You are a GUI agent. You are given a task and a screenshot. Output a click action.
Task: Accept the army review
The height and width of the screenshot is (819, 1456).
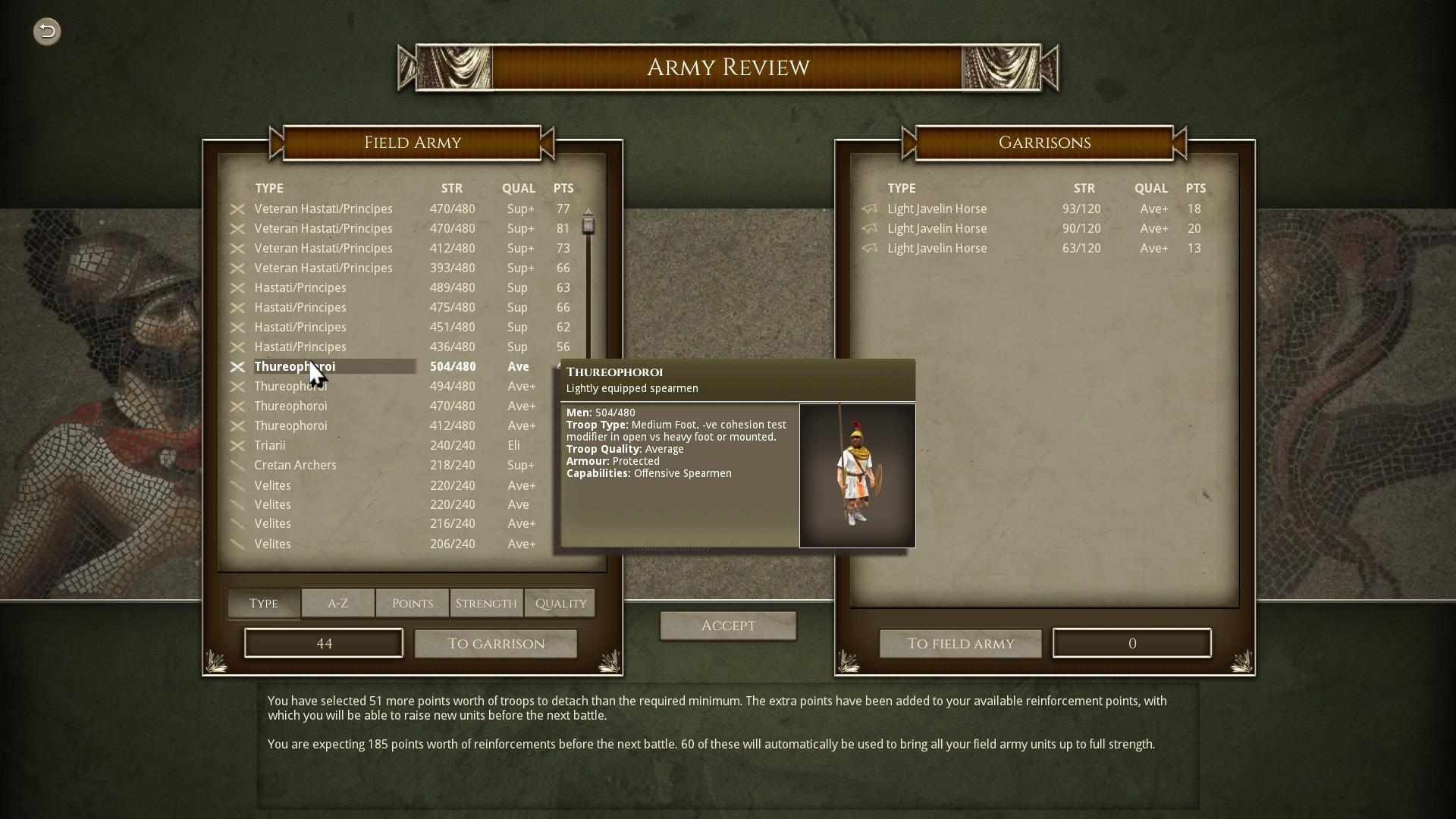coord(728,626)
